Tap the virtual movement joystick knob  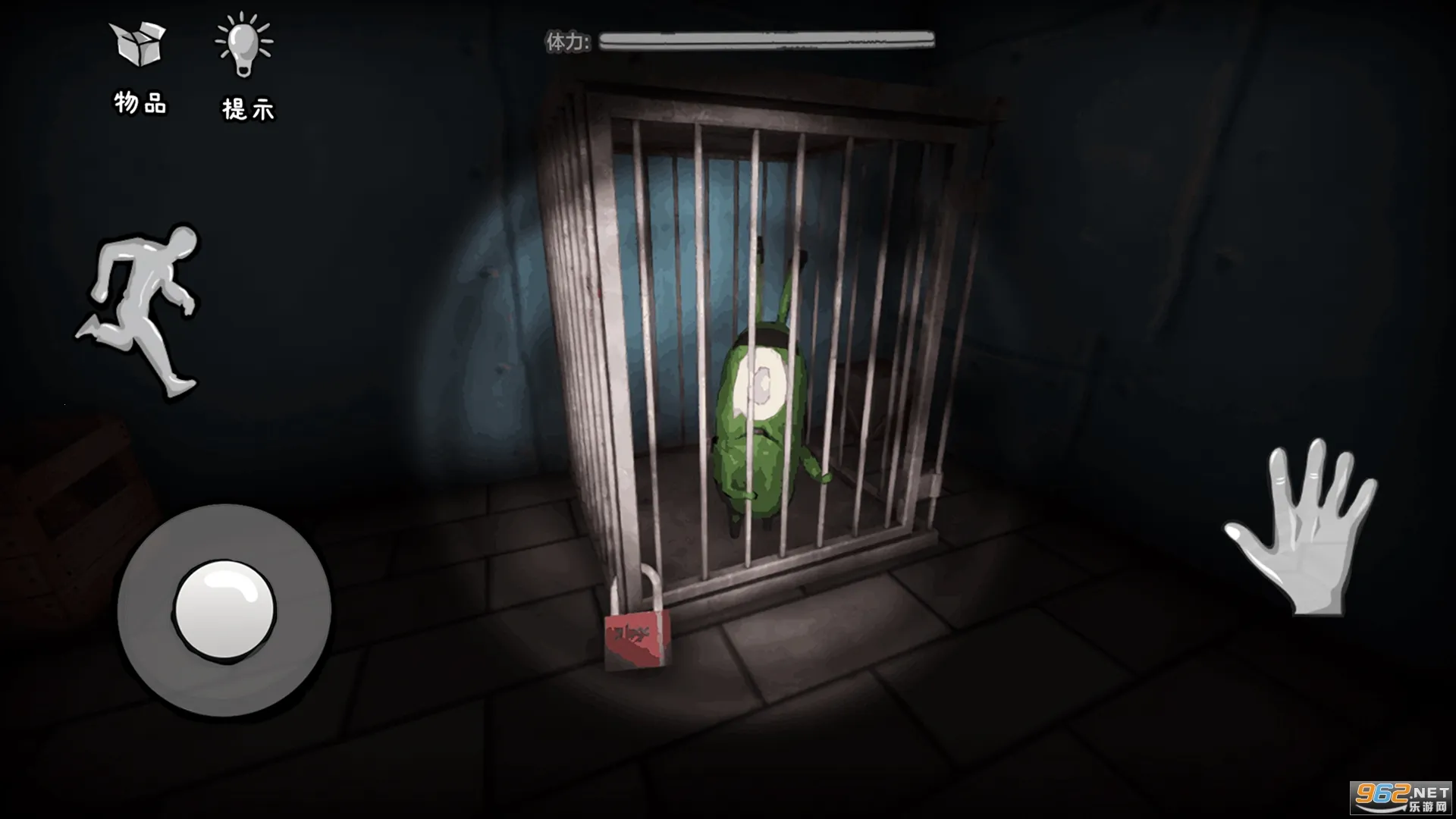(224, 610)
